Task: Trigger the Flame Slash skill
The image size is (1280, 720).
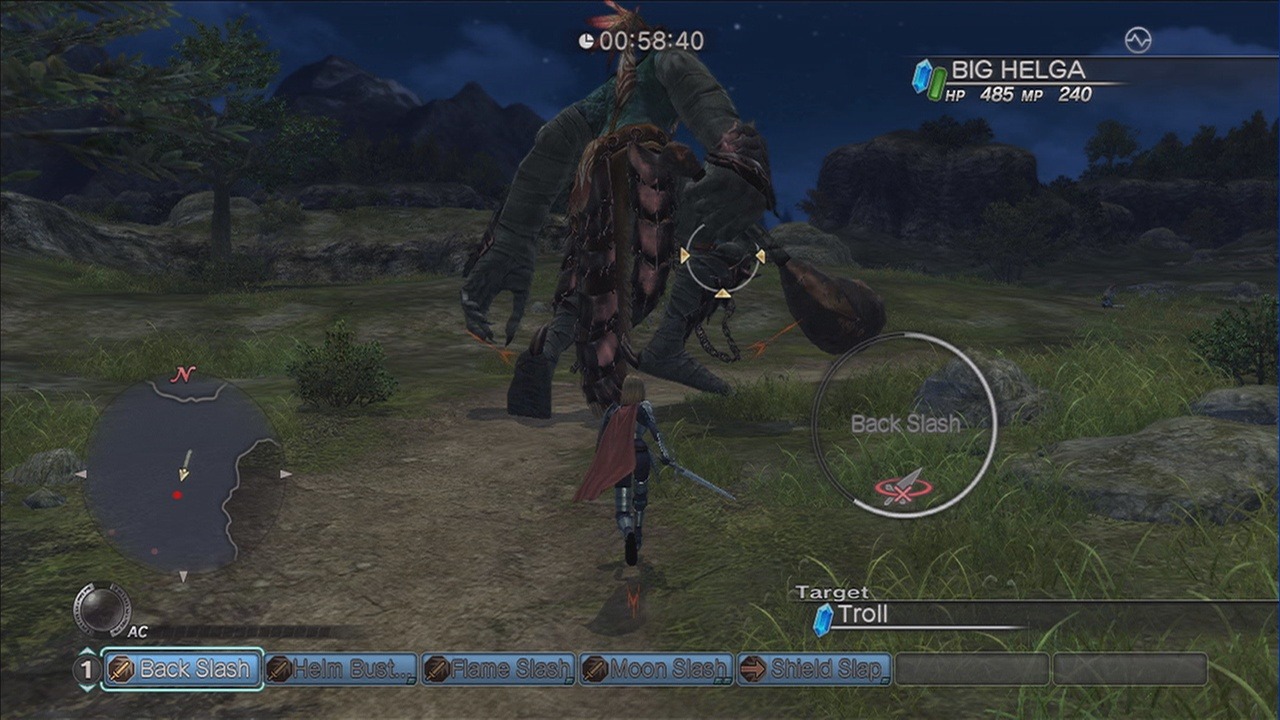Action: click(x=499, y=669)
